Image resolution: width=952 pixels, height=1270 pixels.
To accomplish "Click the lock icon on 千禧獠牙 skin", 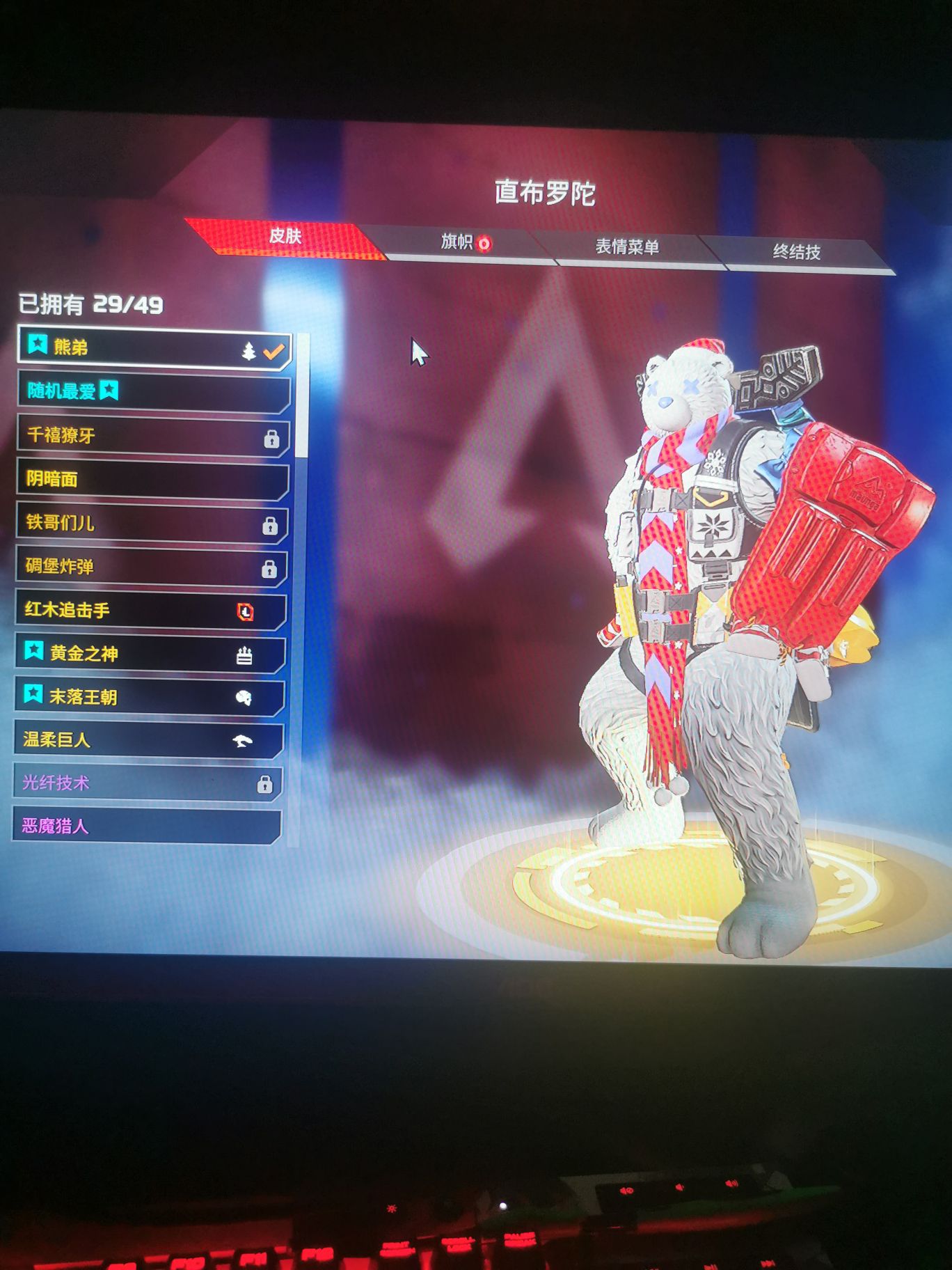I will tap(272, 439).
